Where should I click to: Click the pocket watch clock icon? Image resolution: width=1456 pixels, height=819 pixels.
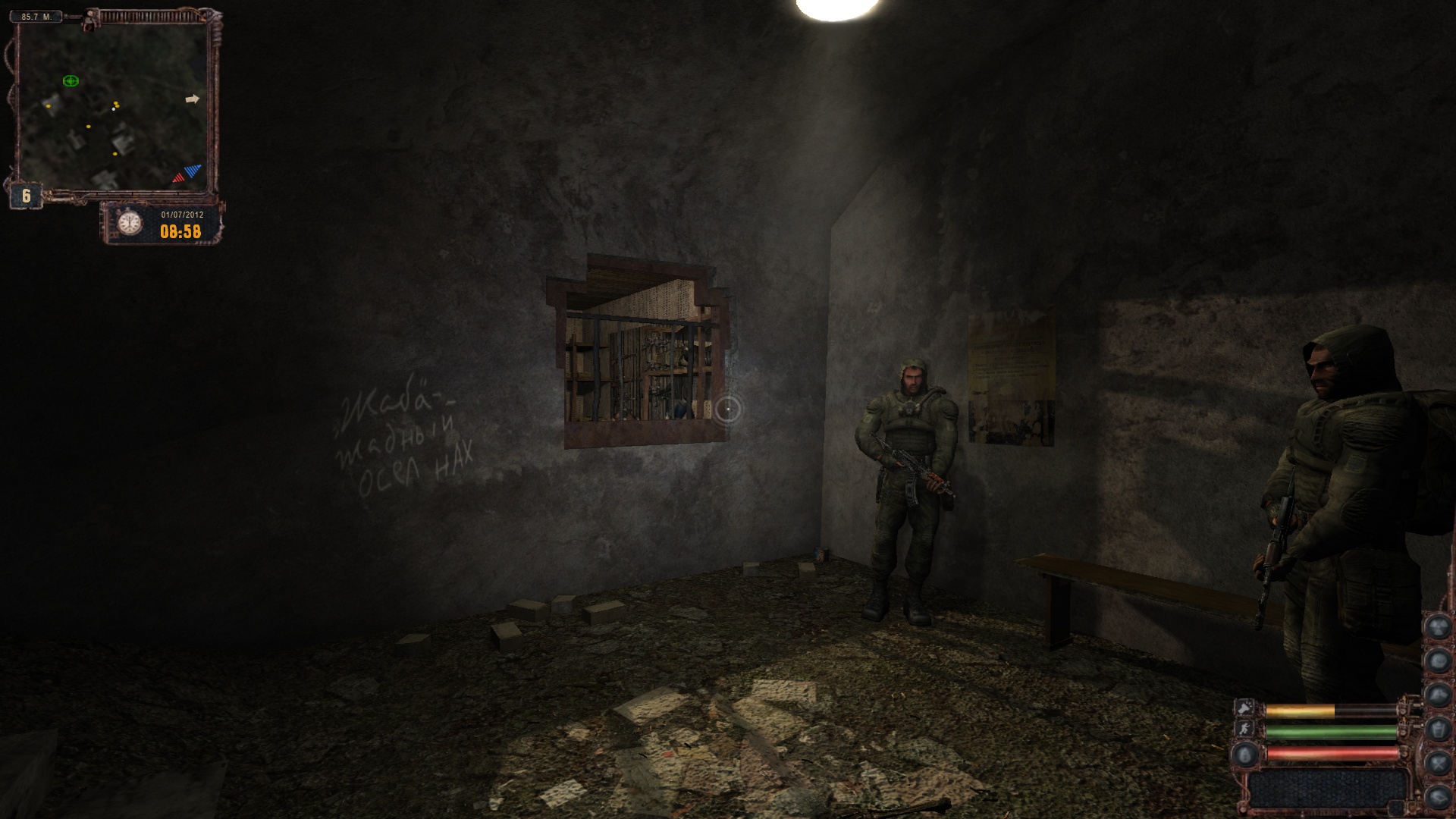130,223
